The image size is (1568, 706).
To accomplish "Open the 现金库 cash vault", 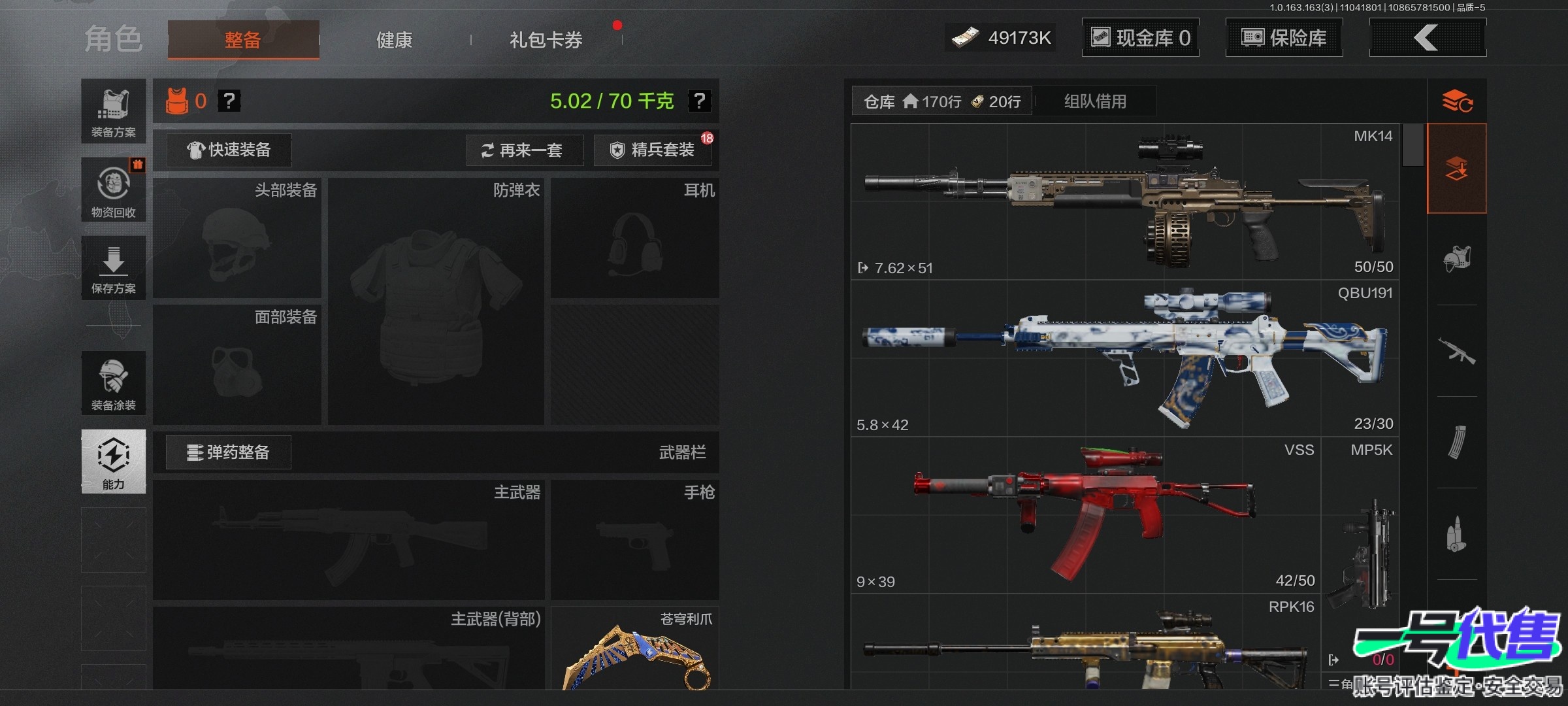I will pos(1141,38).
